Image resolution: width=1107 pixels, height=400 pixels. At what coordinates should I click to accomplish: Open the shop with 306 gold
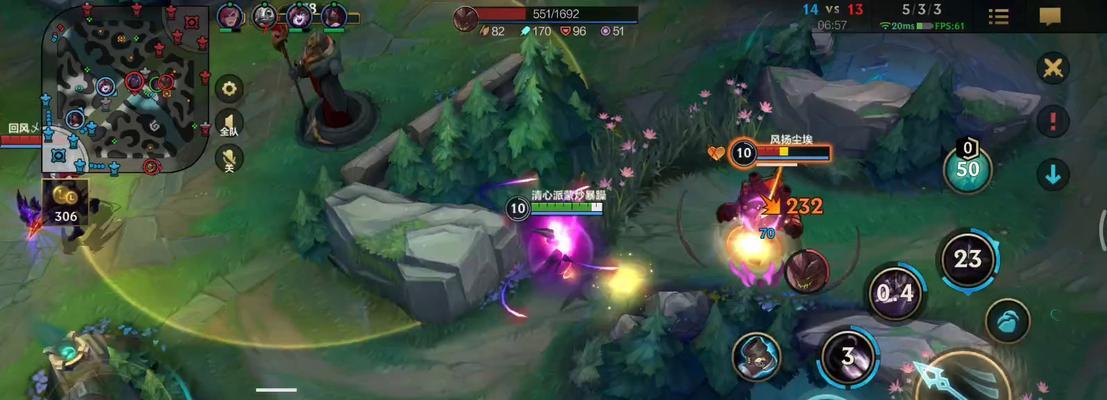[65, 201]
